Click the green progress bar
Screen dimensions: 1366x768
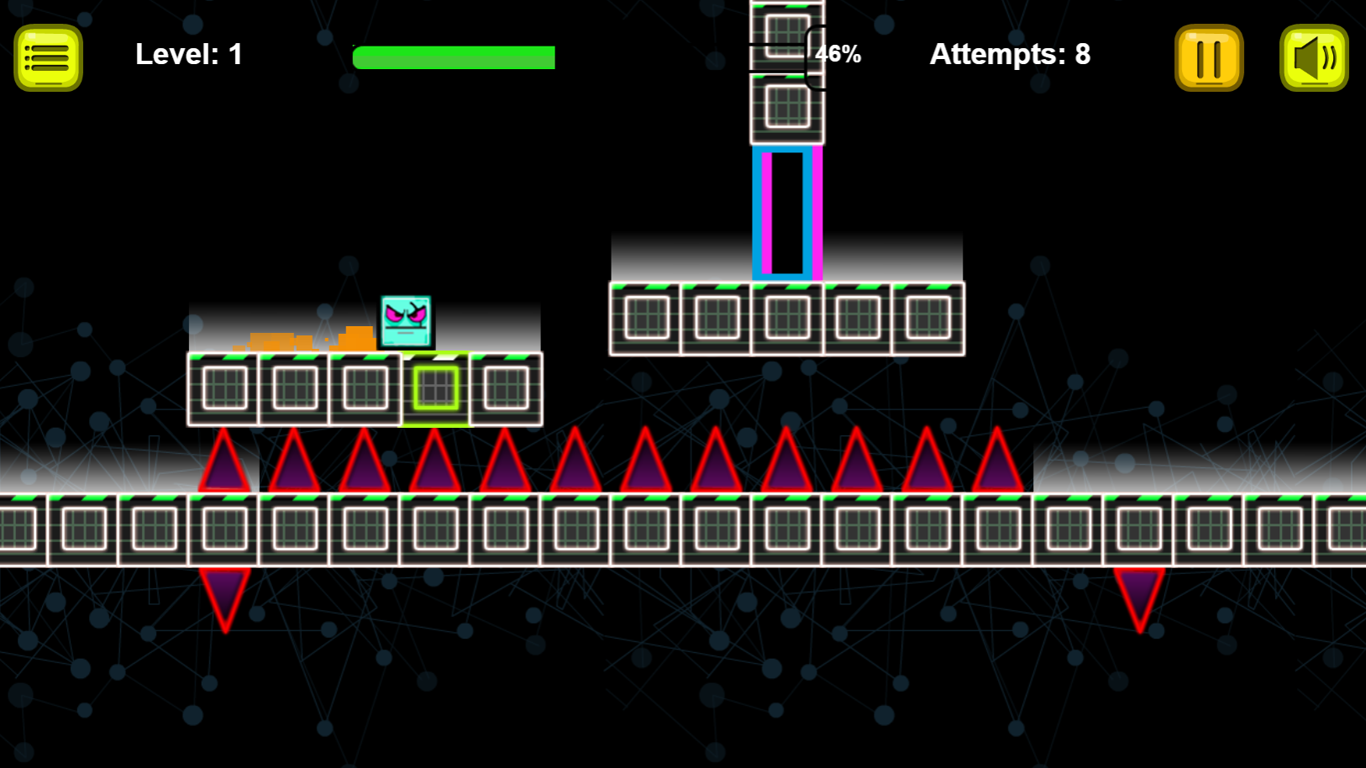point(454,56)
